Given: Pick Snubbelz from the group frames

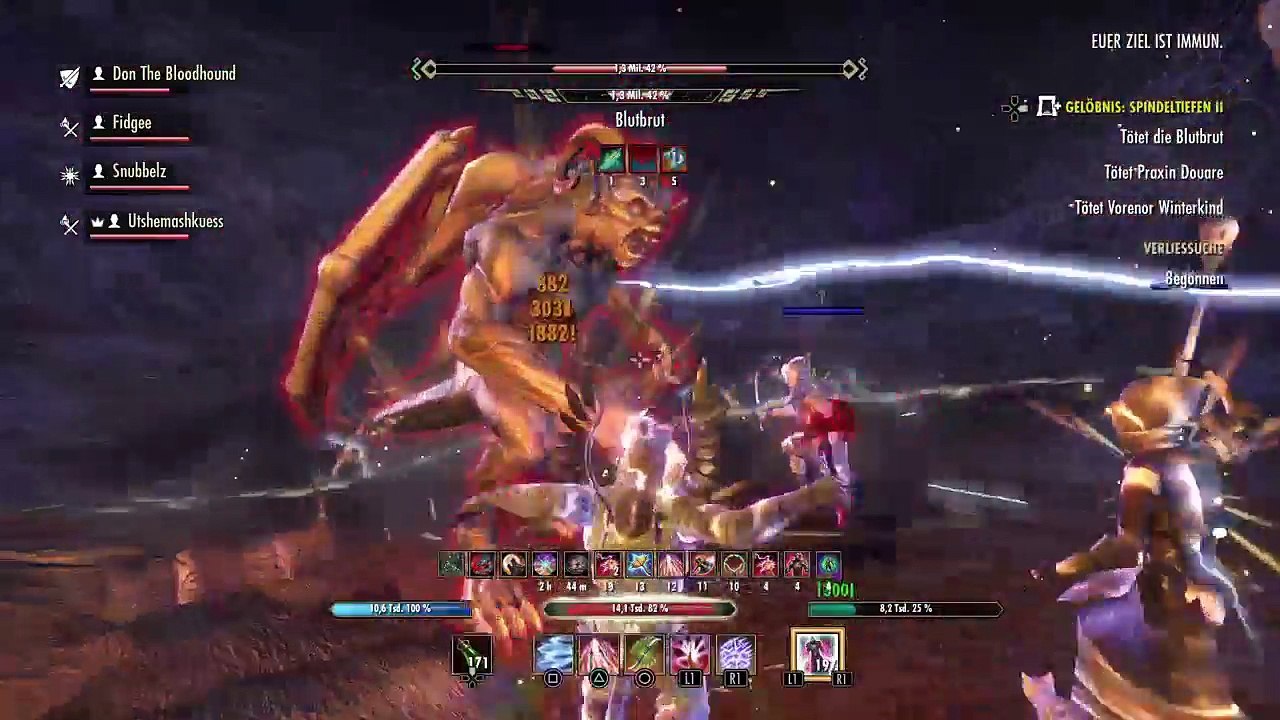Looking at the screenshot, I should (139, 172).
